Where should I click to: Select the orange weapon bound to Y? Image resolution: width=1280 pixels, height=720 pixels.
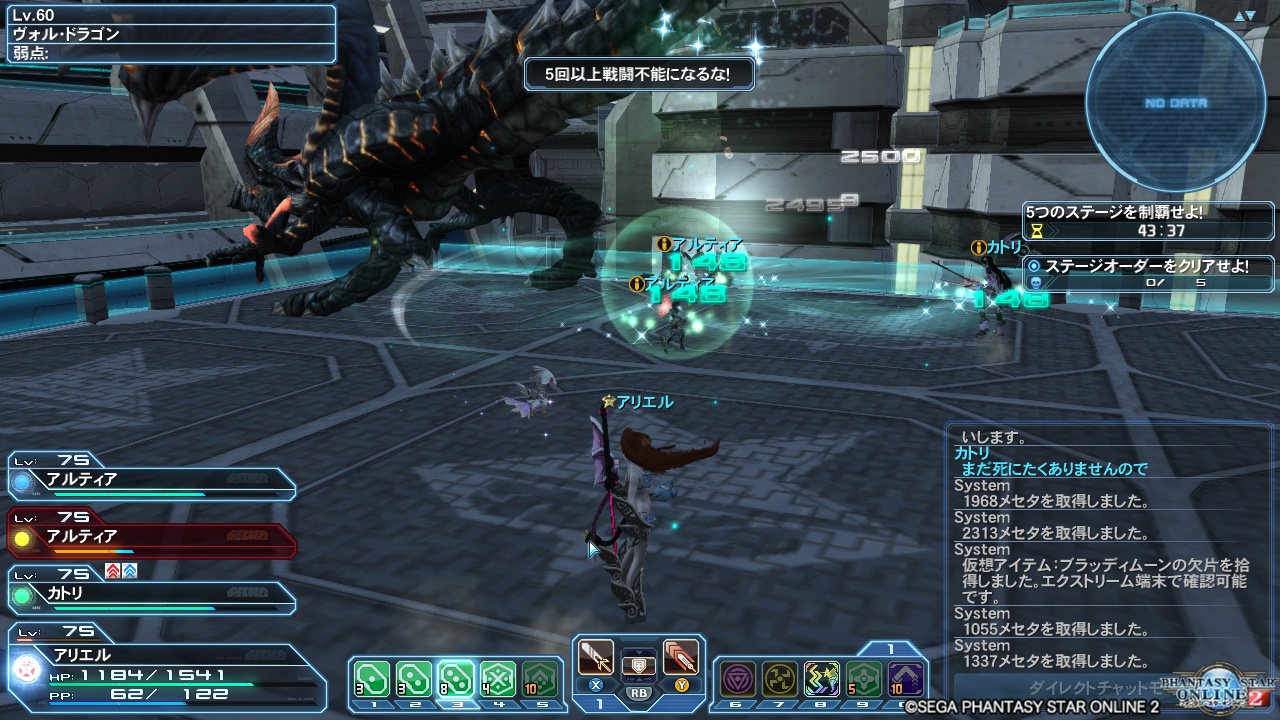680,657
